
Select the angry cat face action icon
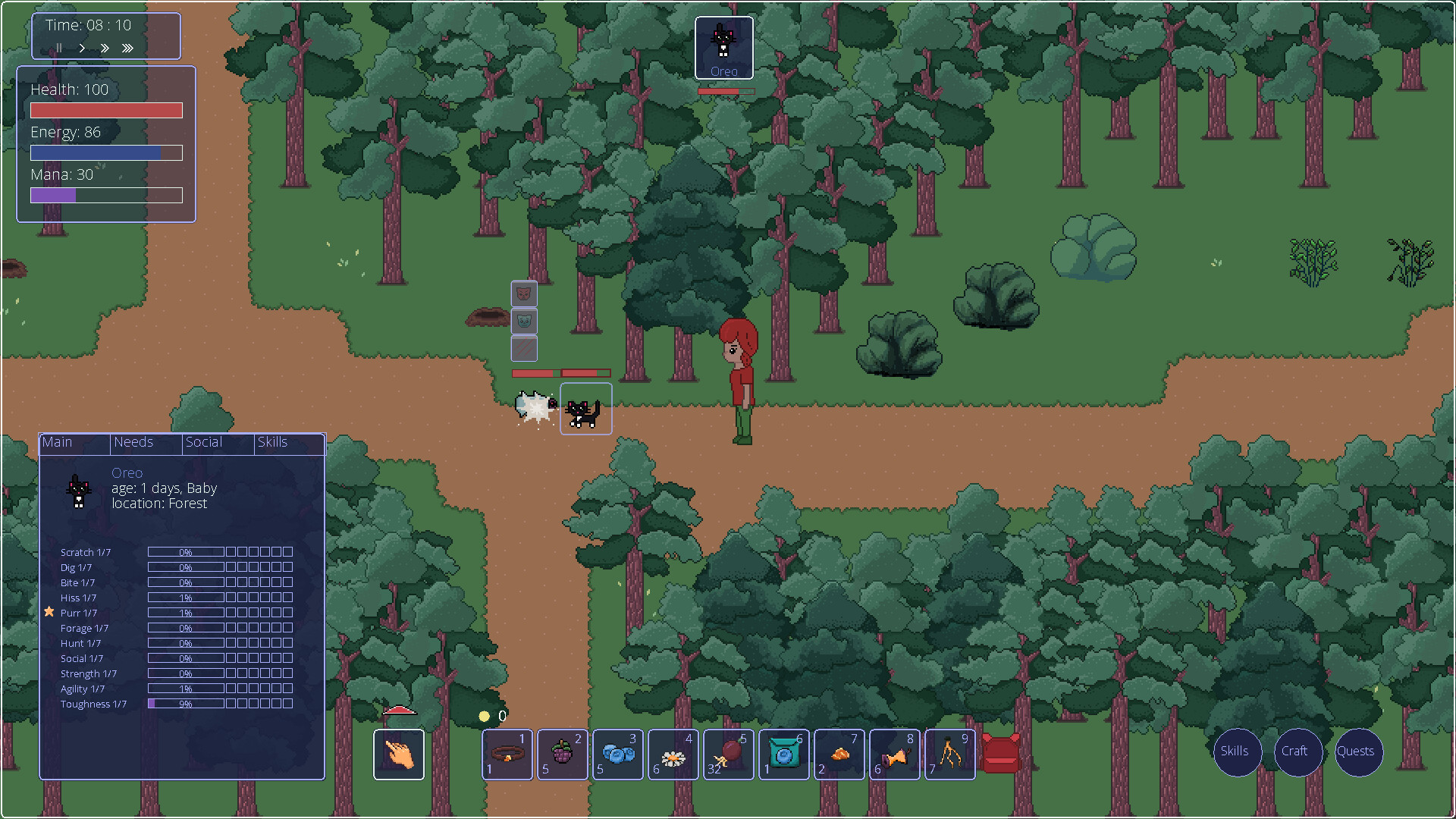(x=523, y=294)
